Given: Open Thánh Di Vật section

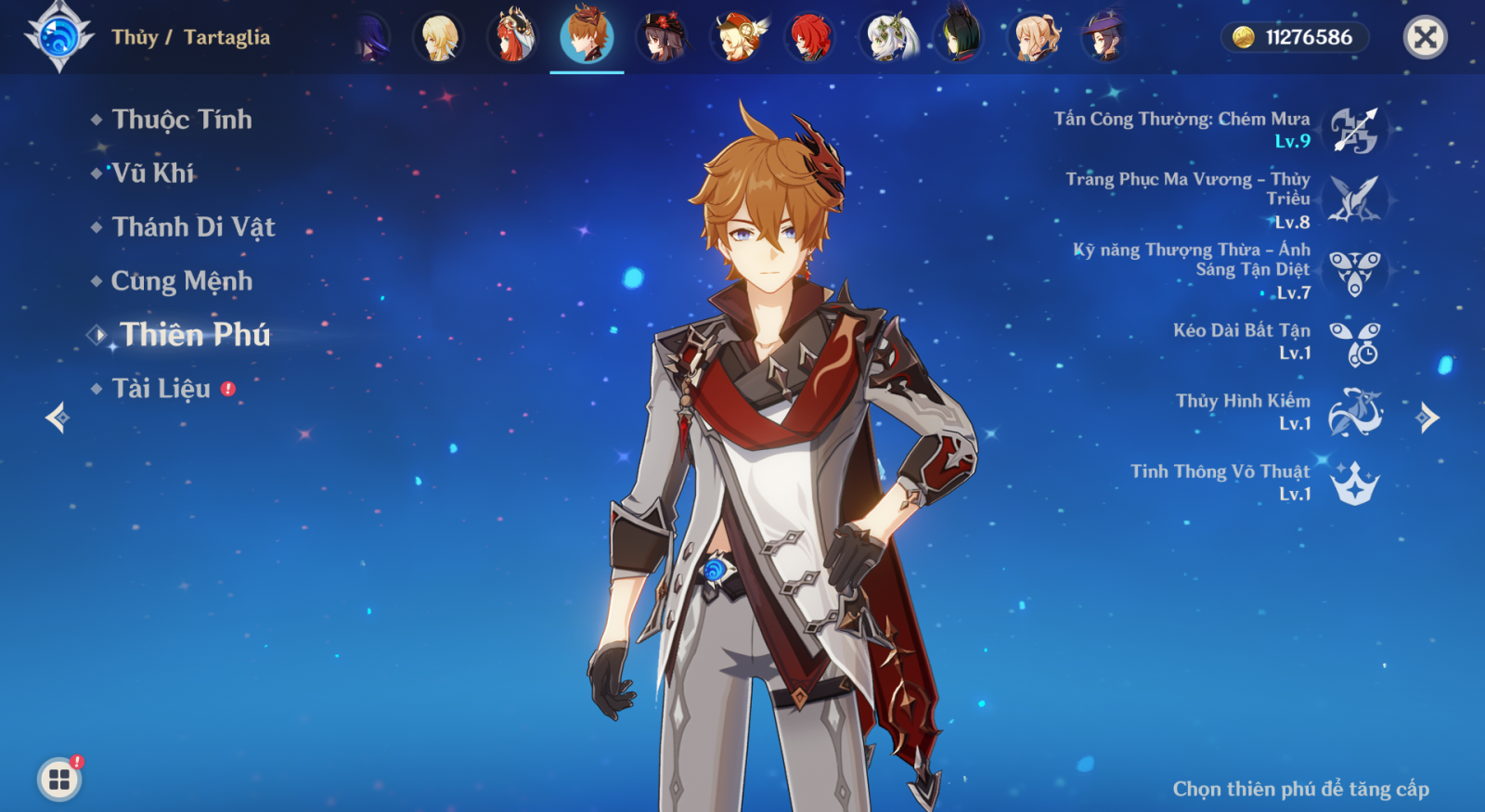Looking at the screenshot, I should [193, 227].
